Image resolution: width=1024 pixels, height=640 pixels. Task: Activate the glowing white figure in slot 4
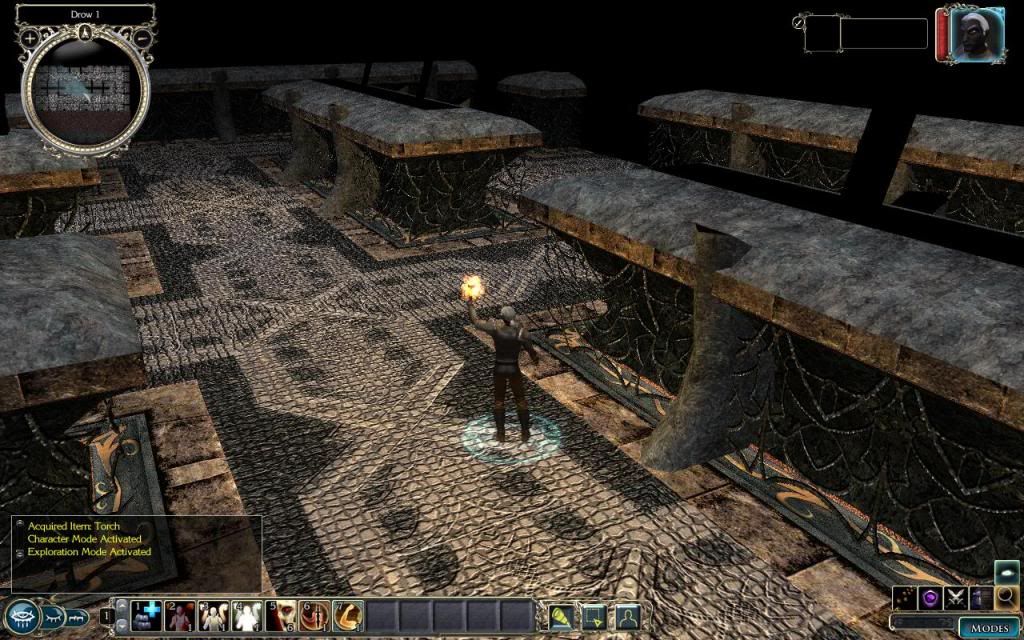click(248, 615)
